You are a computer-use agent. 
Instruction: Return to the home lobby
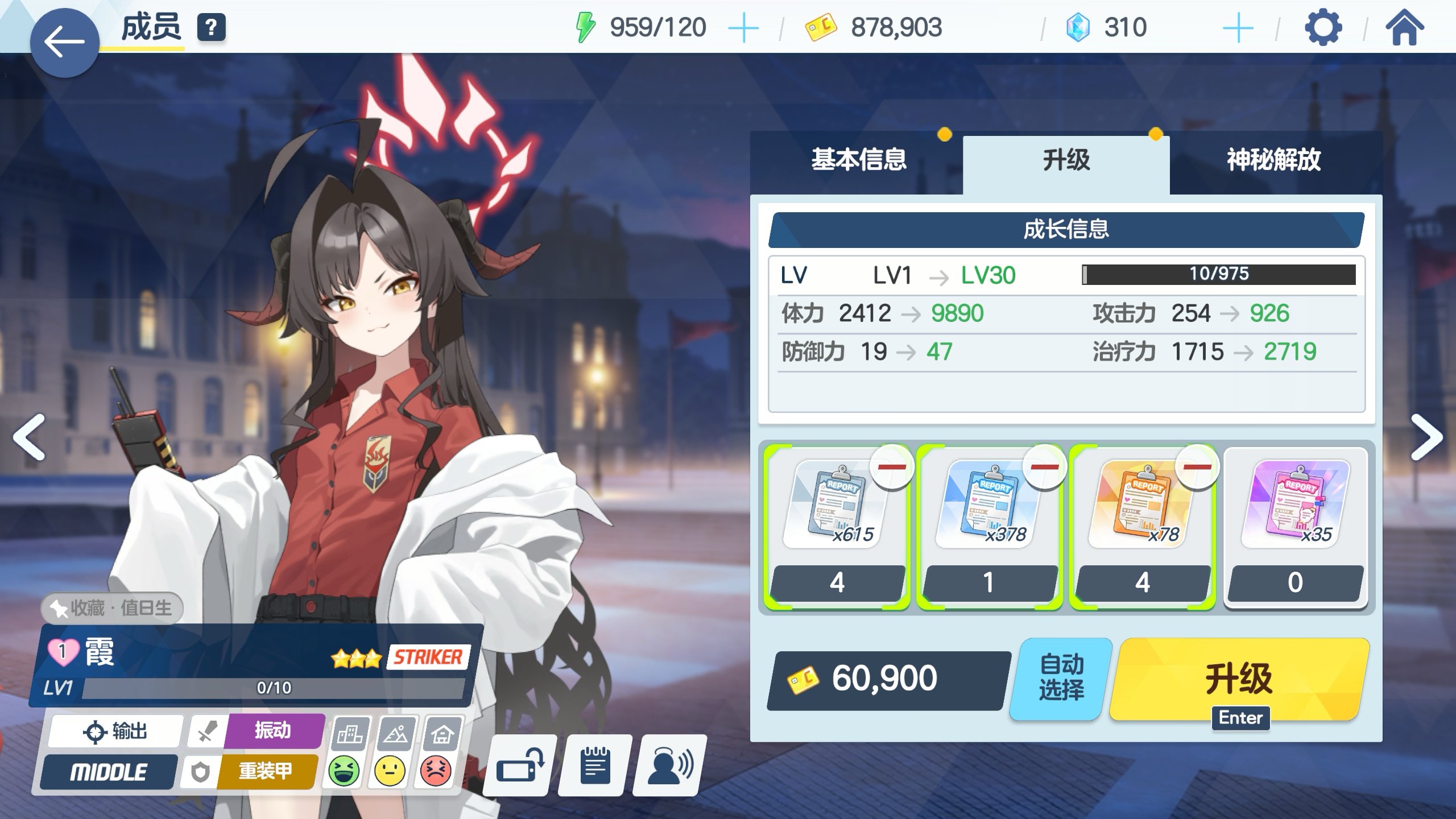click(1404, 27)
